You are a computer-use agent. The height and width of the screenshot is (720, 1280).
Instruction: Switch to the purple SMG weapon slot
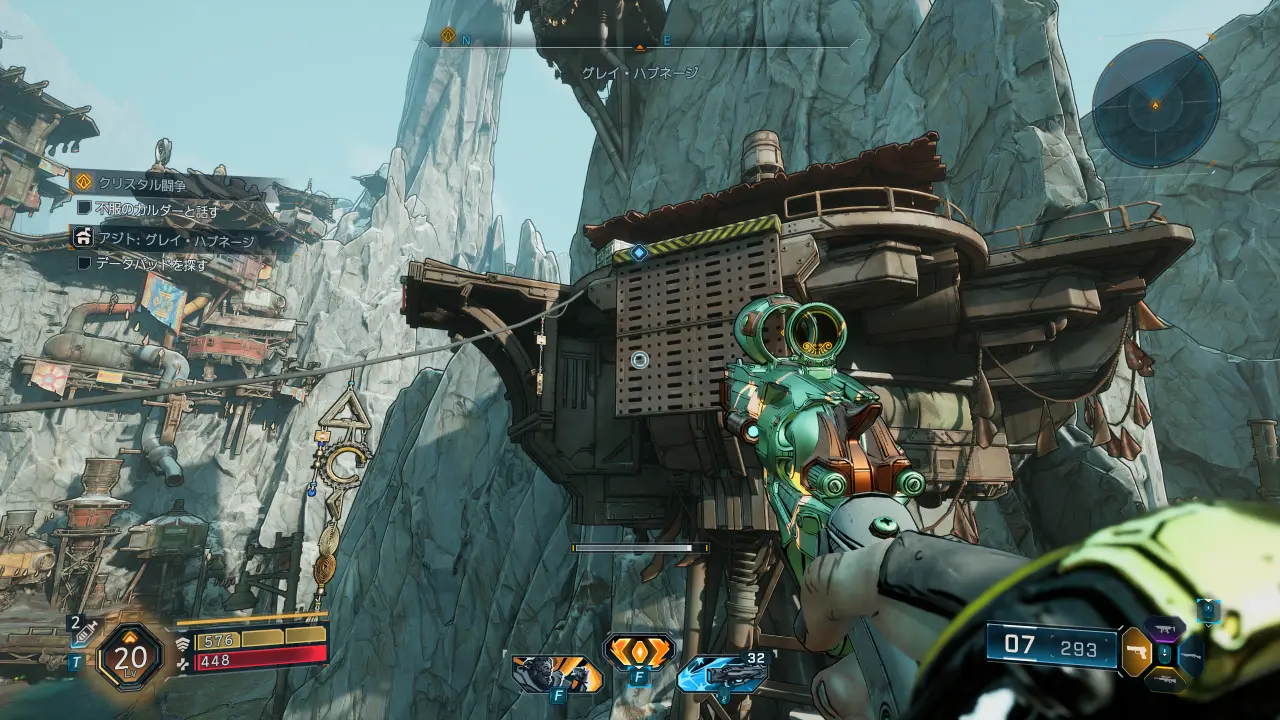click(x=1164, y=627)
